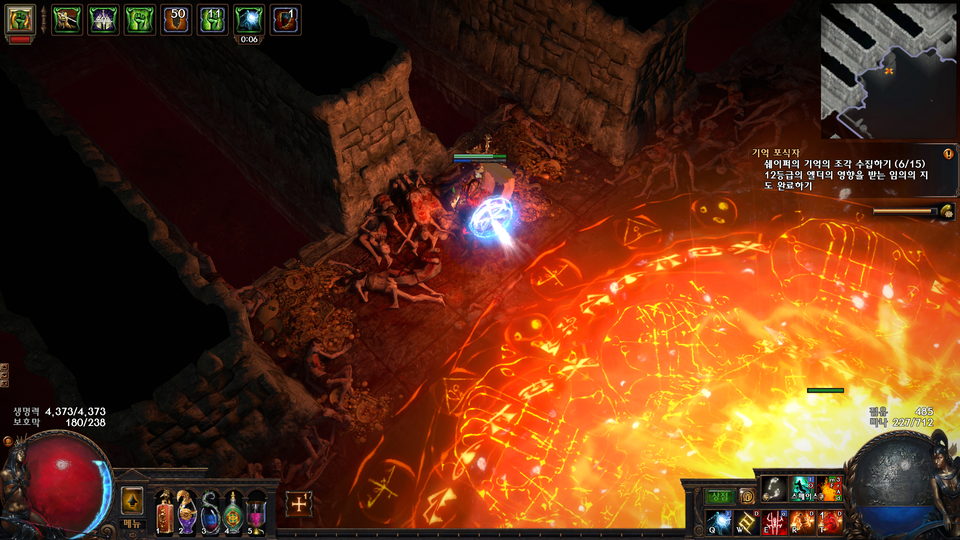Click the round orange coin icon beside shop
This screenshot has height=540, width=960.
(x=746, y=496)
